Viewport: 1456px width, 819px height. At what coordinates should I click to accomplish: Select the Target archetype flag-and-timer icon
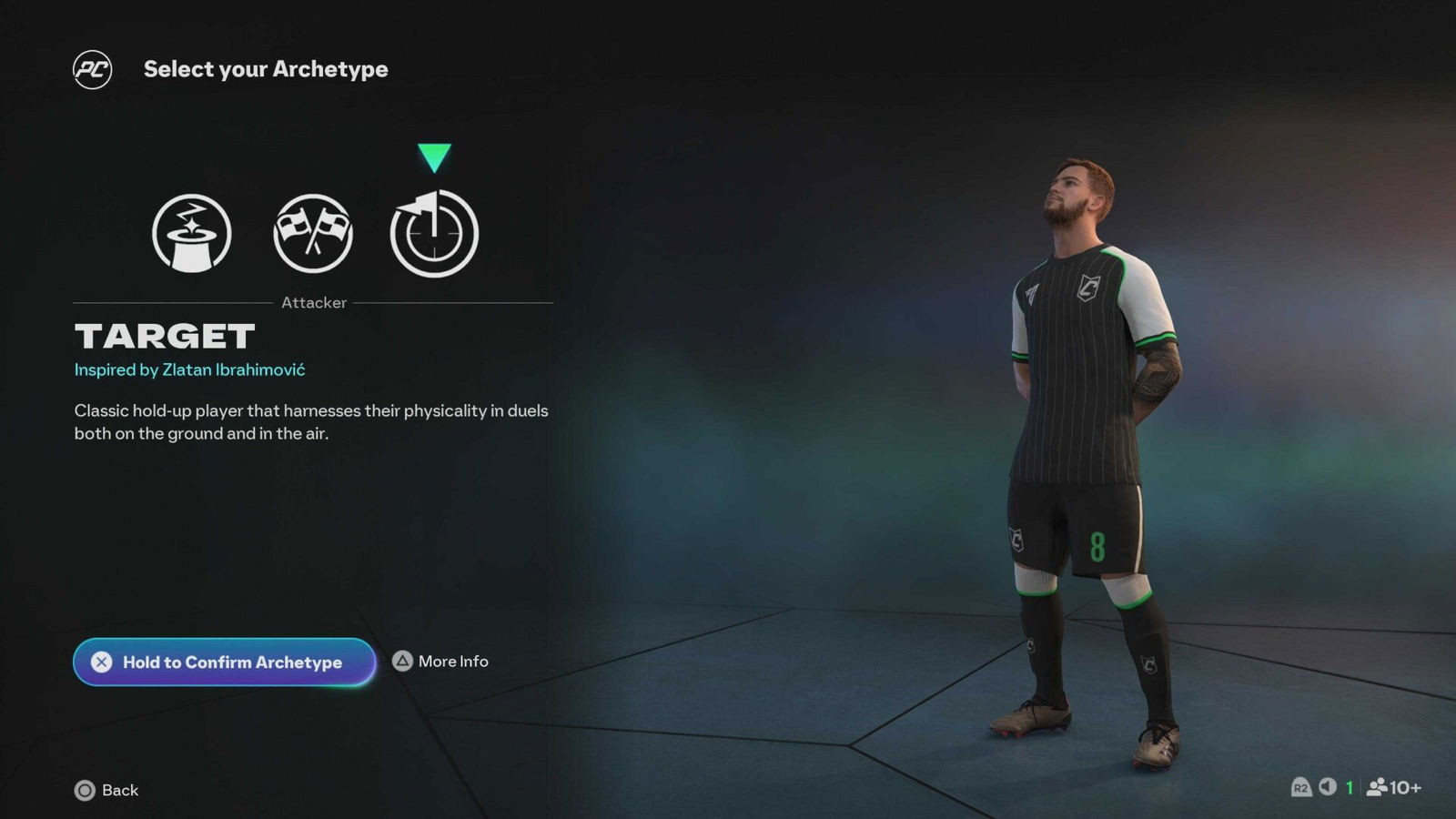(434, 232)
